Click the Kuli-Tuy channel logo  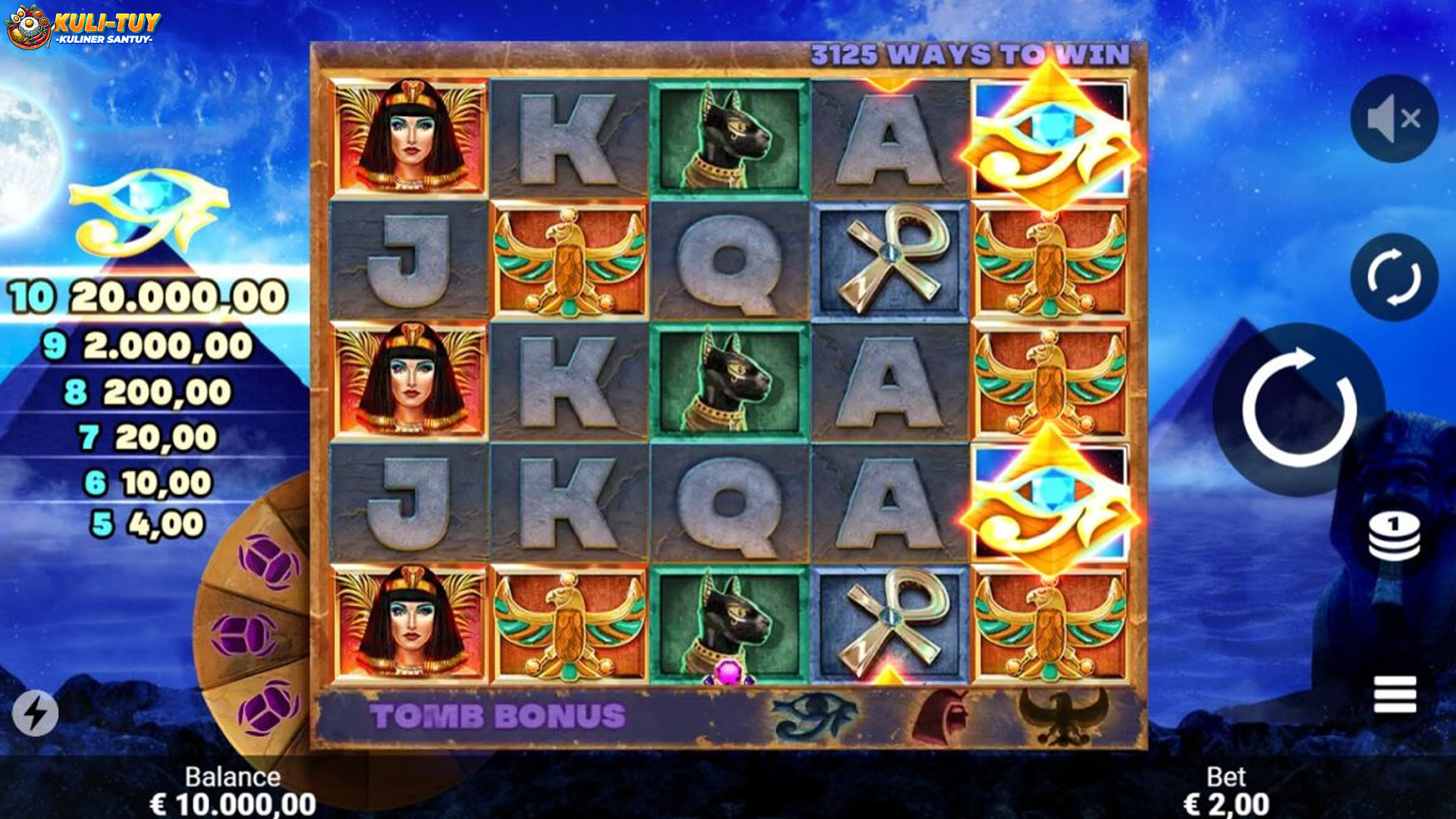click(83, 27)
